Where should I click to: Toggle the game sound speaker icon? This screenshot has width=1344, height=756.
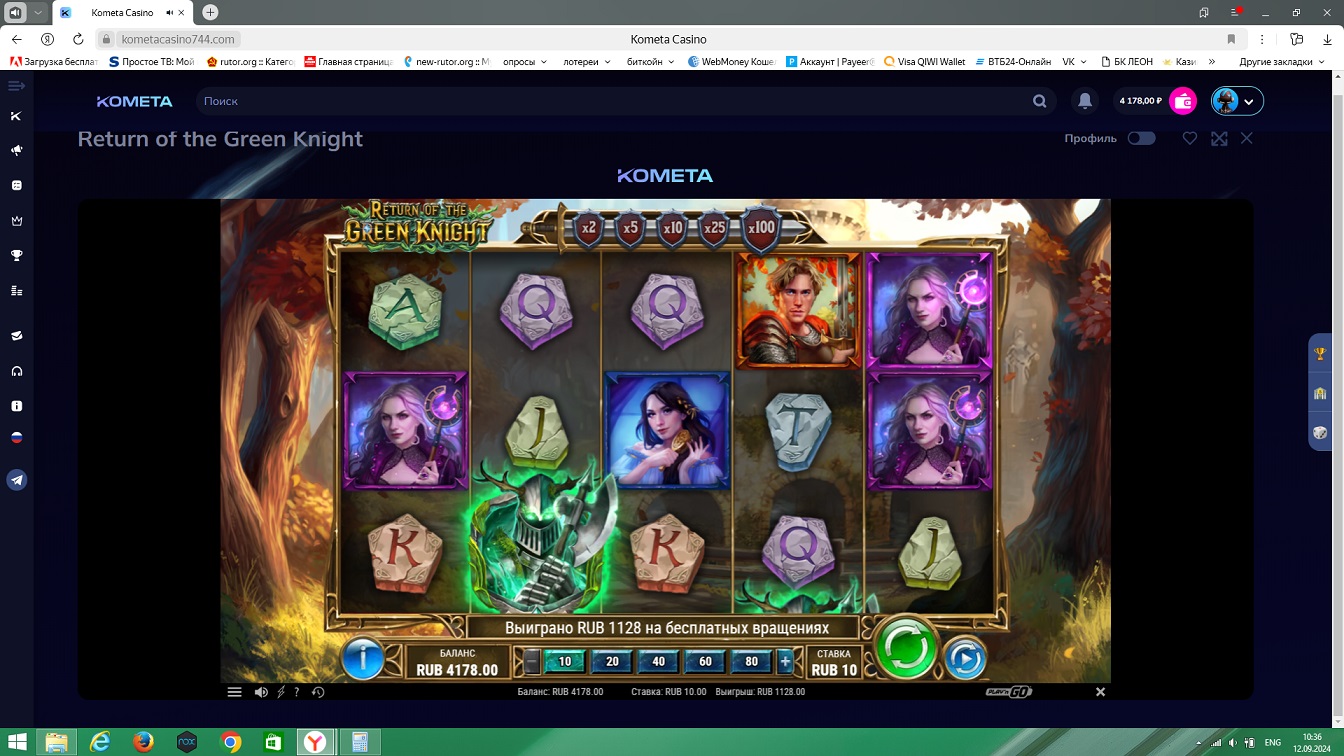[x=261, y=692]
